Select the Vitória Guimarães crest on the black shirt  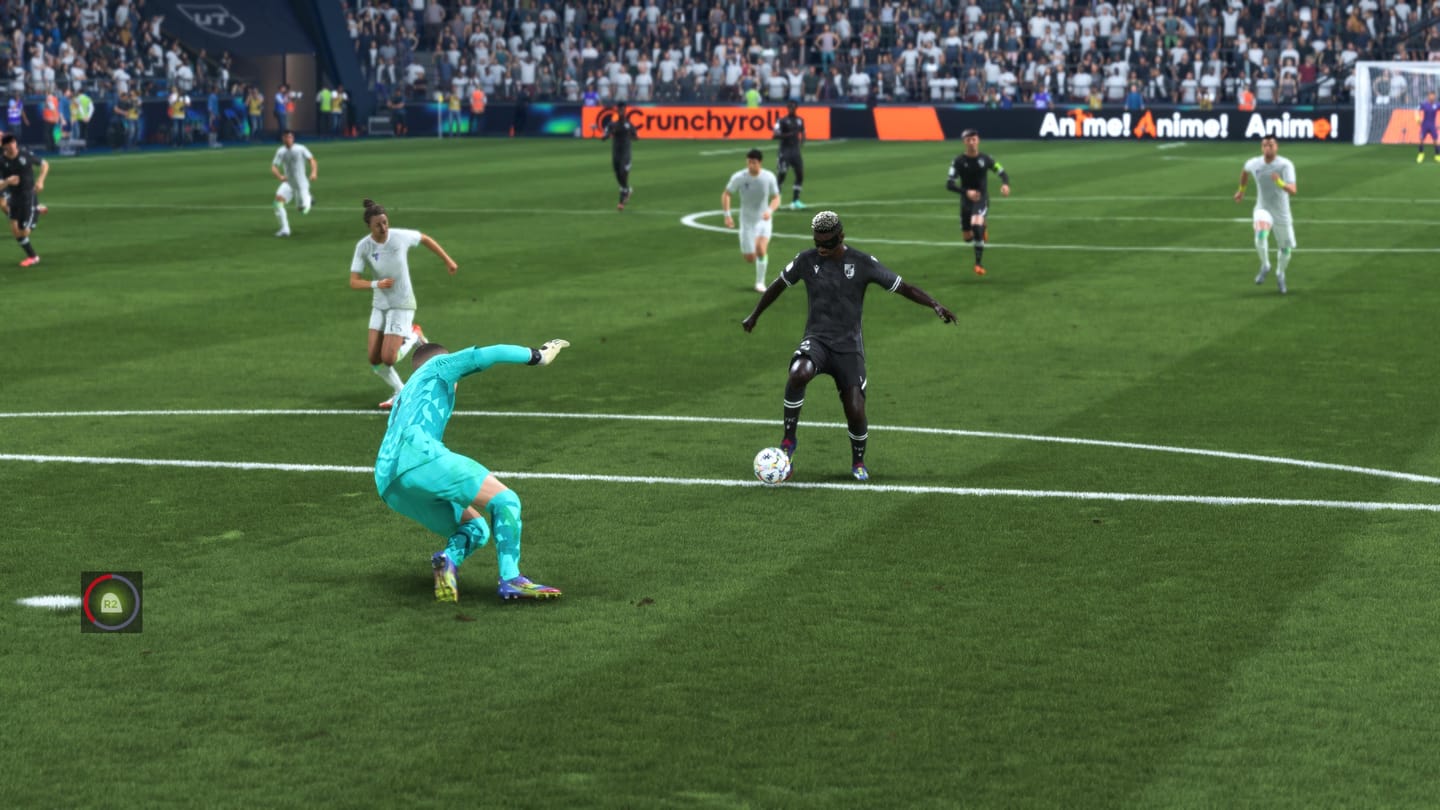[x=848, y=271]
